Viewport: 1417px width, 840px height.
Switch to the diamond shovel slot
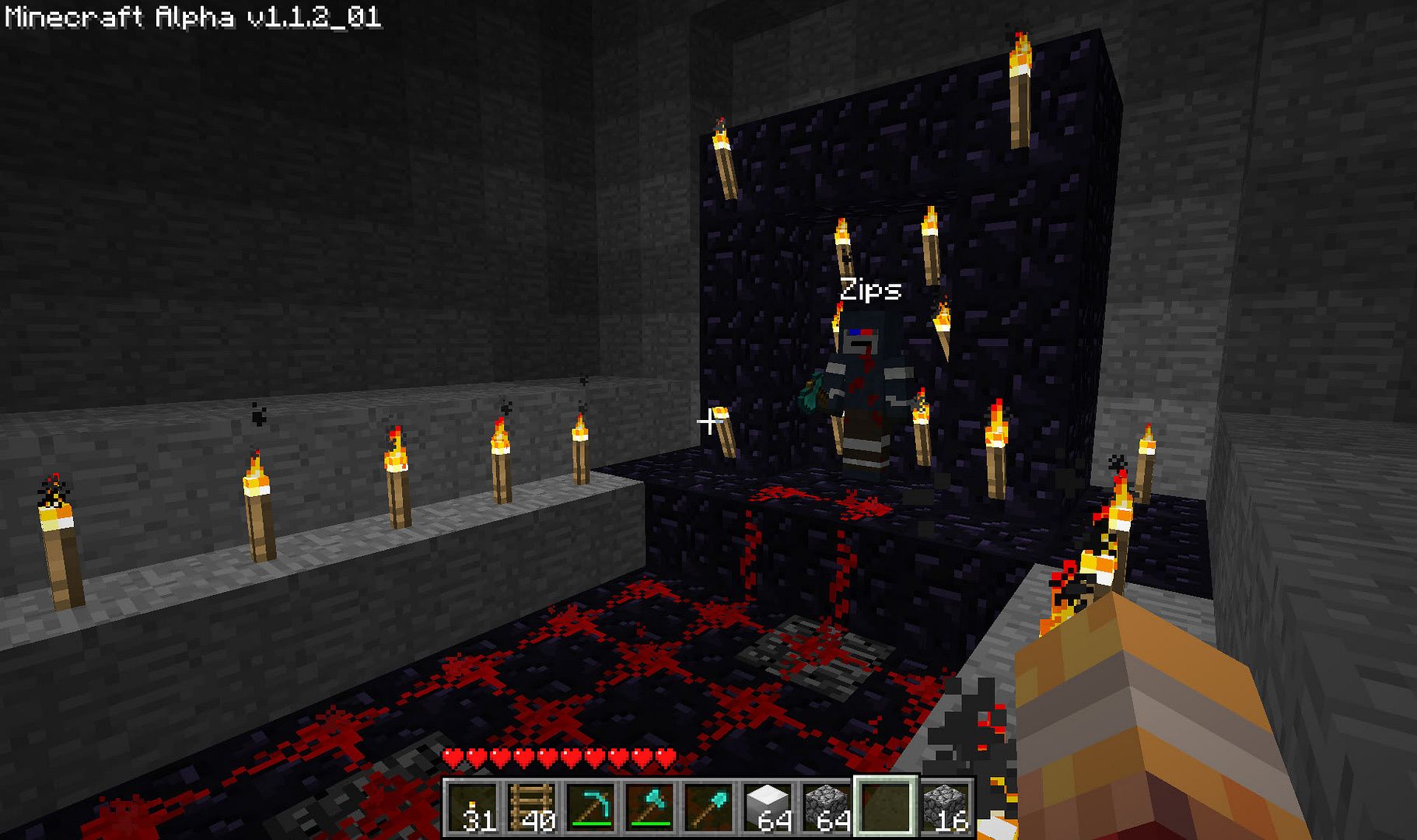pos(709,807)
